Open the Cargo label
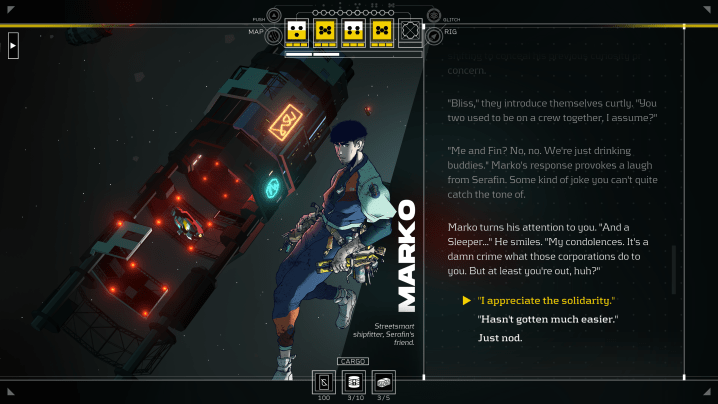The height and width of the screenshot is (404, 718). pos(352,361)
